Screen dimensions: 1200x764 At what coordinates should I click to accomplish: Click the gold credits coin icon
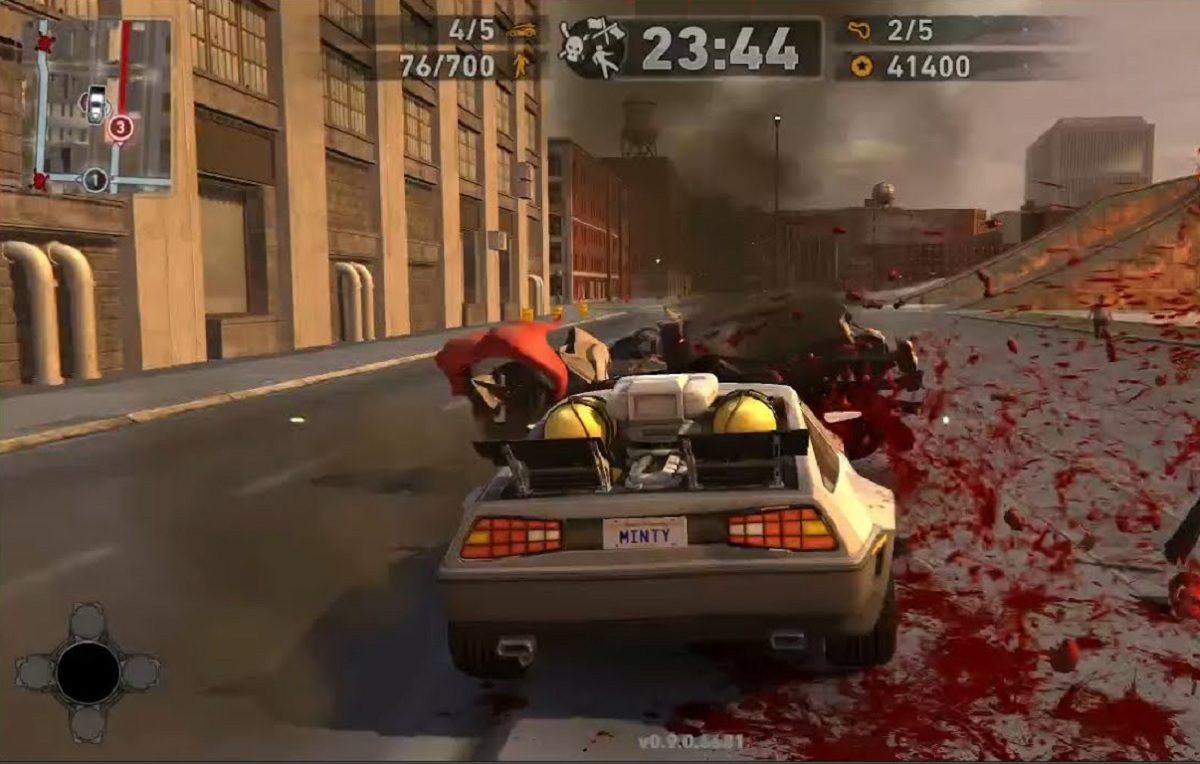pos(861,66)
